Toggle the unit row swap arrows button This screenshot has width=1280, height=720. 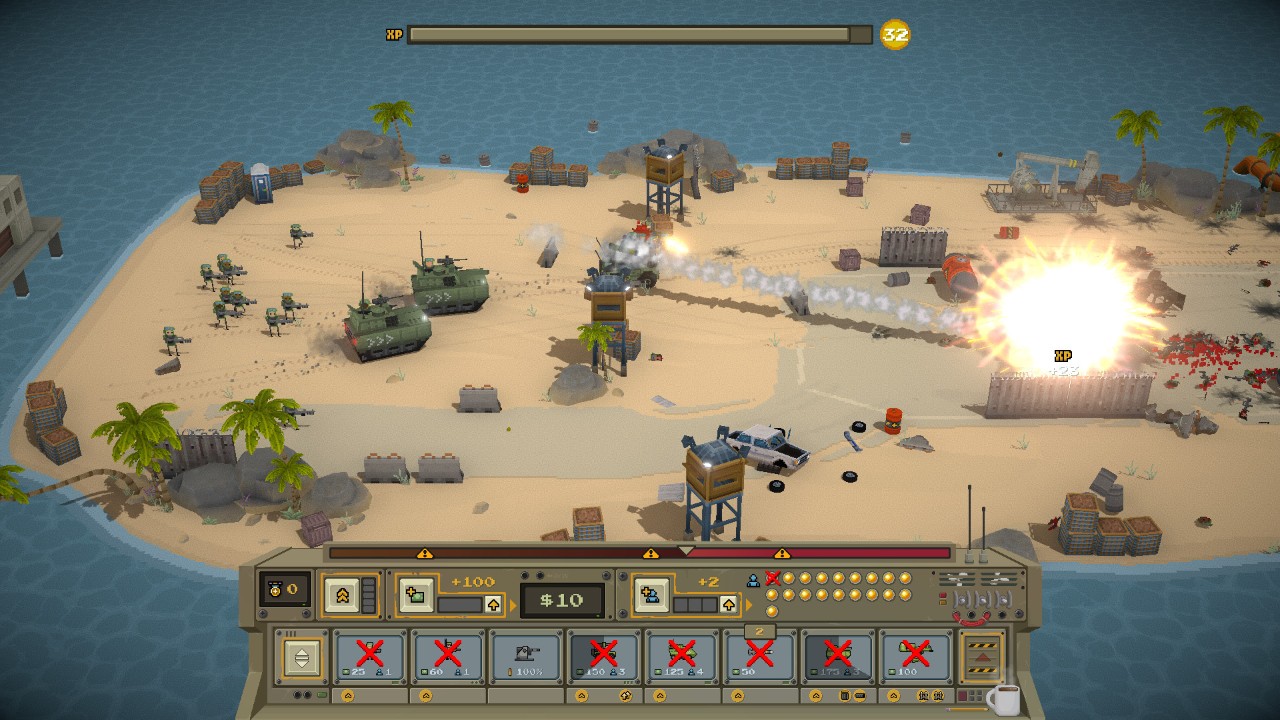[x=300, y=657]
